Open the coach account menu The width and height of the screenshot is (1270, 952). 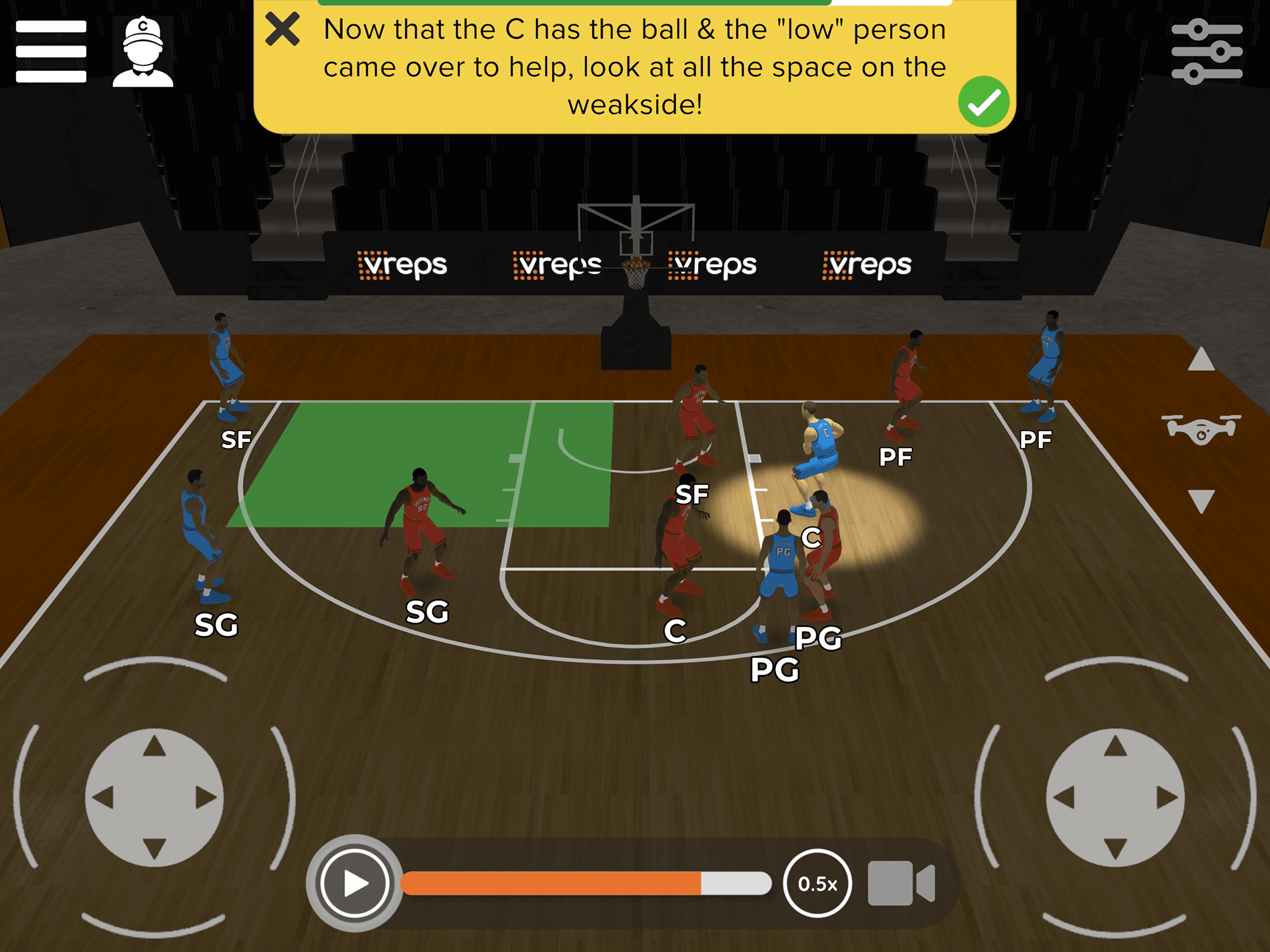coord(144,52)
